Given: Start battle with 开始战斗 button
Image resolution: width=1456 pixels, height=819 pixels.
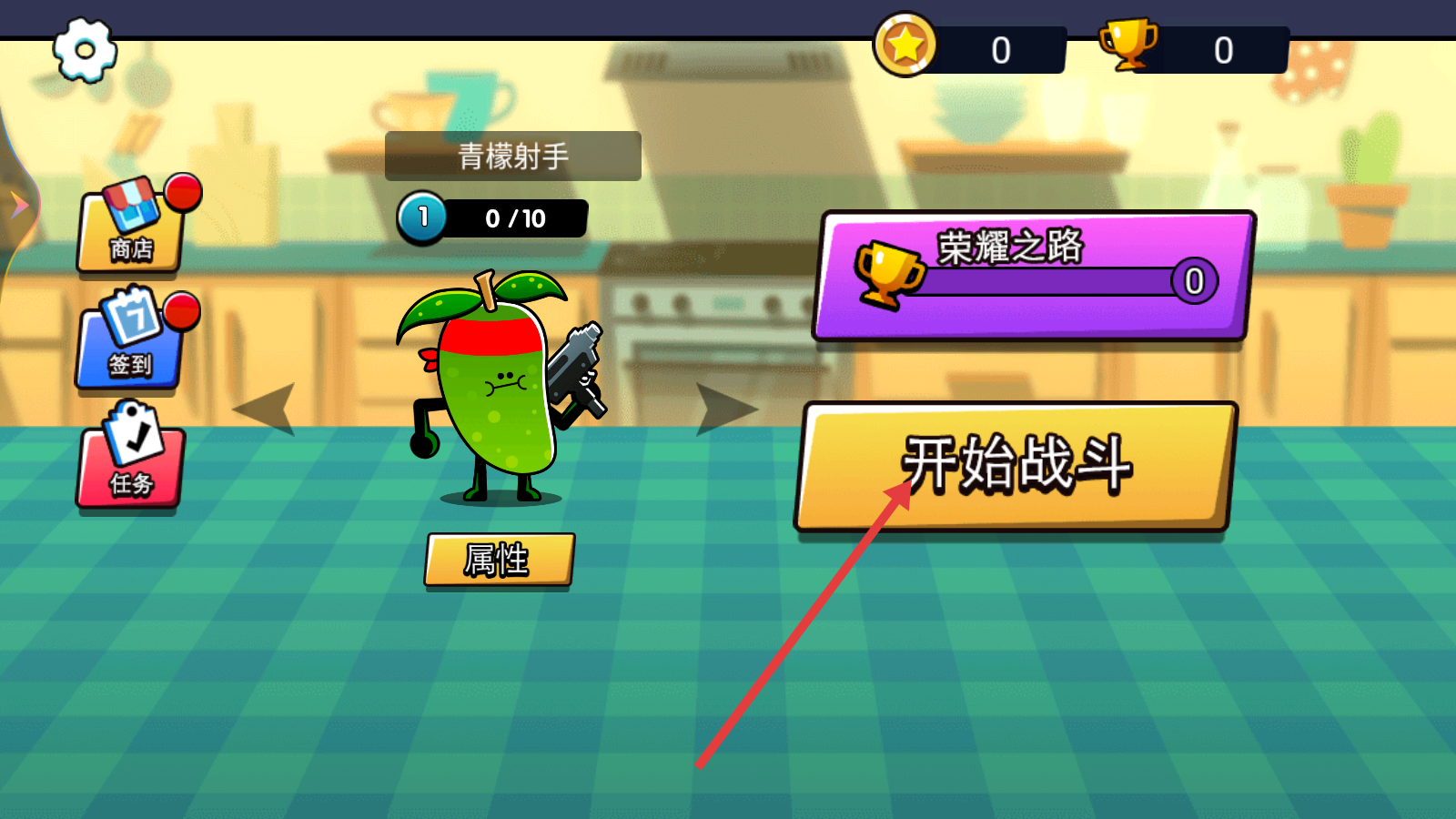Looking at the screenshot, I should [x=1016, y=466].
